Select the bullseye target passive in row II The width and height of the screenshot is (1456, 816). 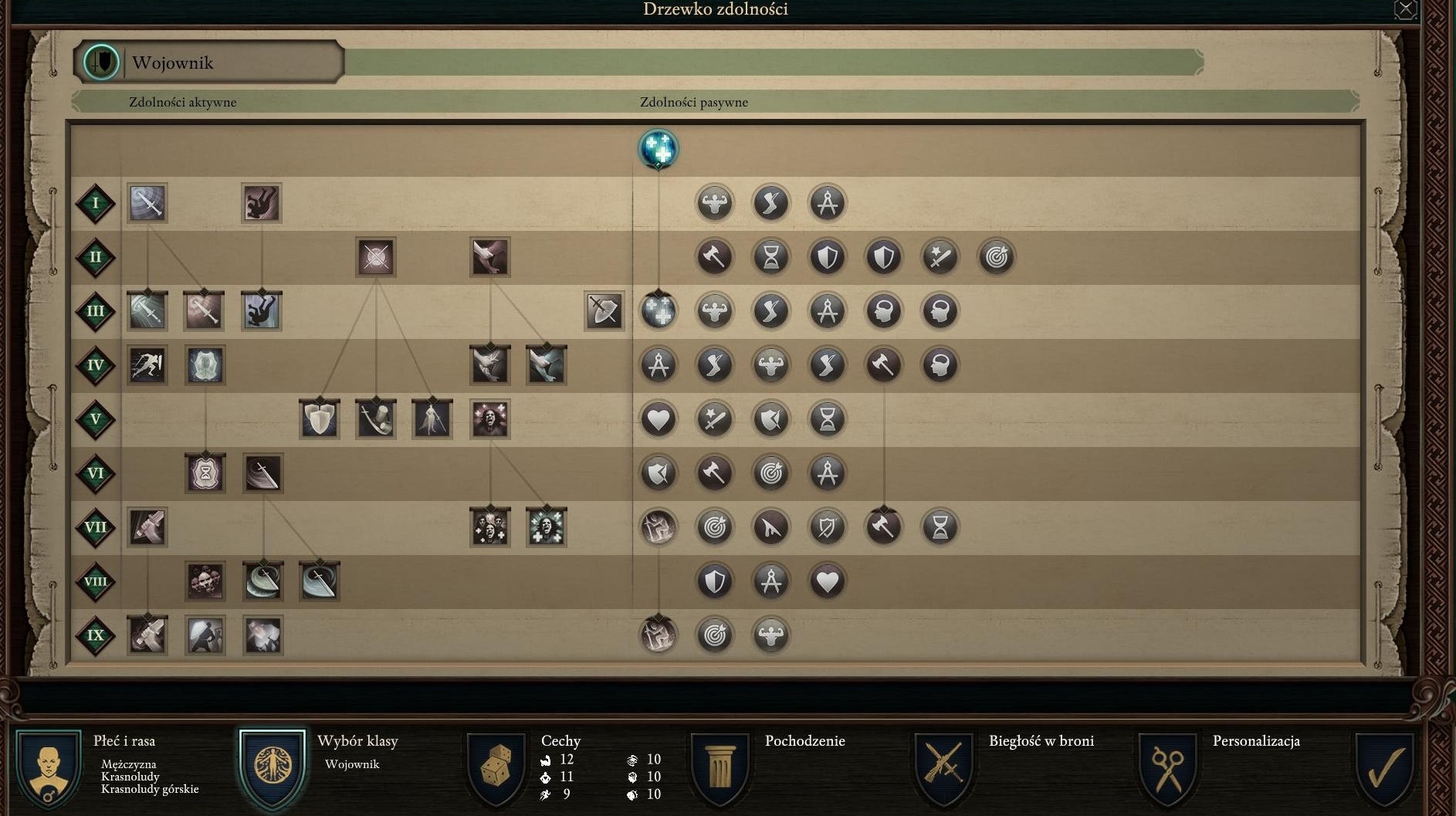pos(997,257)
